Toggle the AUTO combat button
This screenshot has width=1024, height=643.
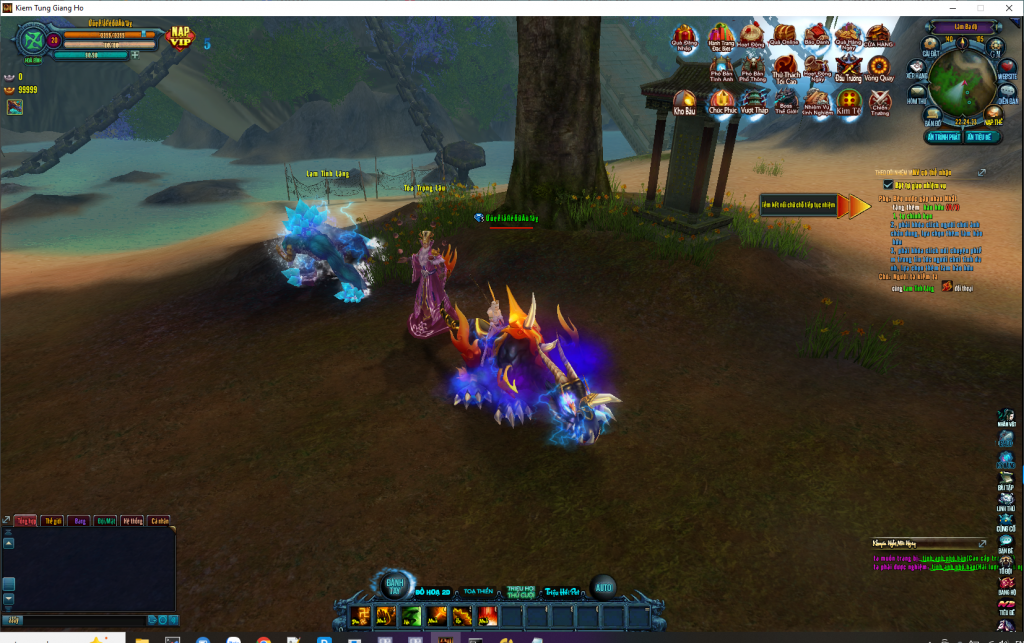pos(602,587)
